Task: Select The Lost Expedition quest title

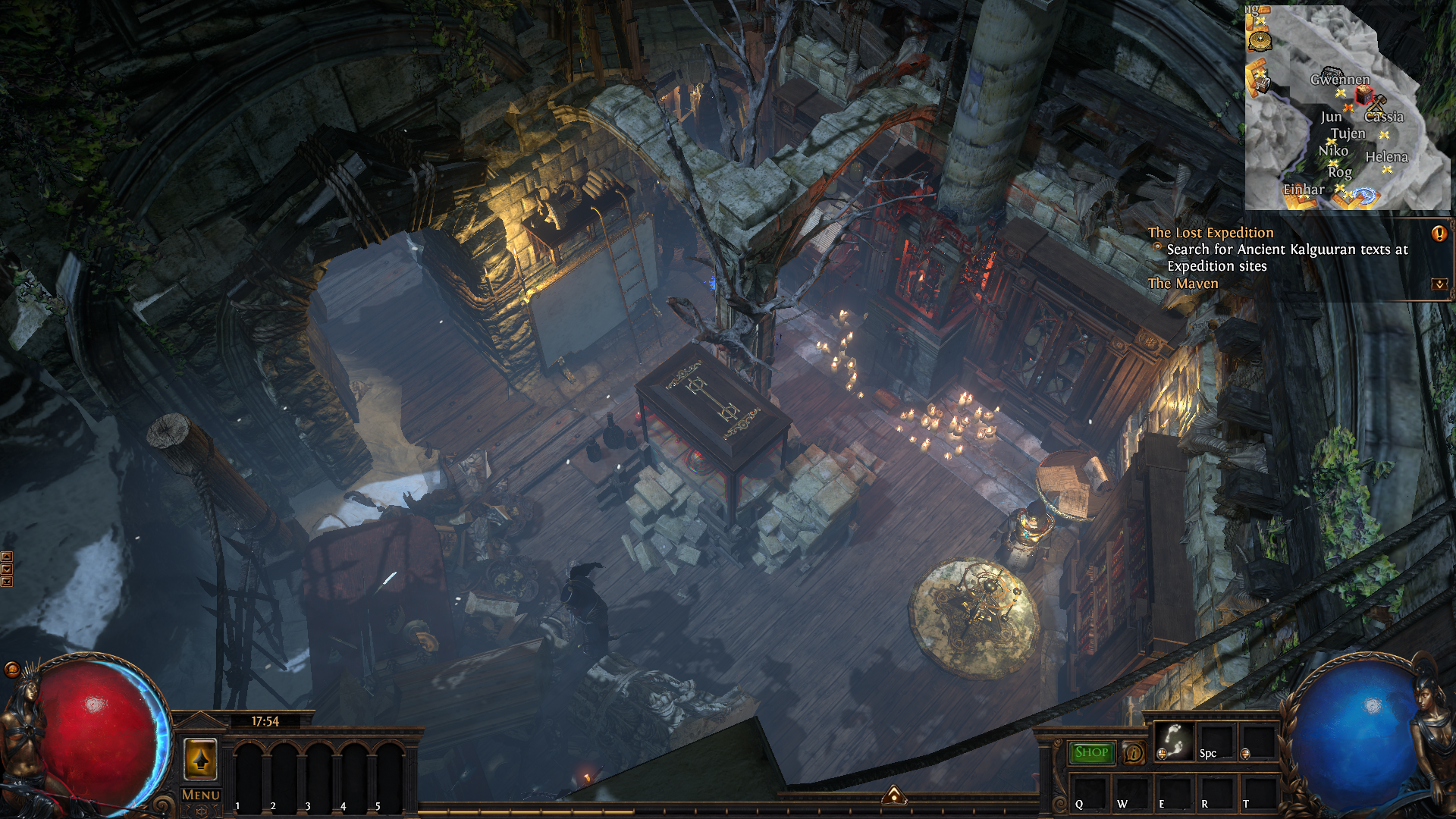Action: click(x=1210, y=233)
